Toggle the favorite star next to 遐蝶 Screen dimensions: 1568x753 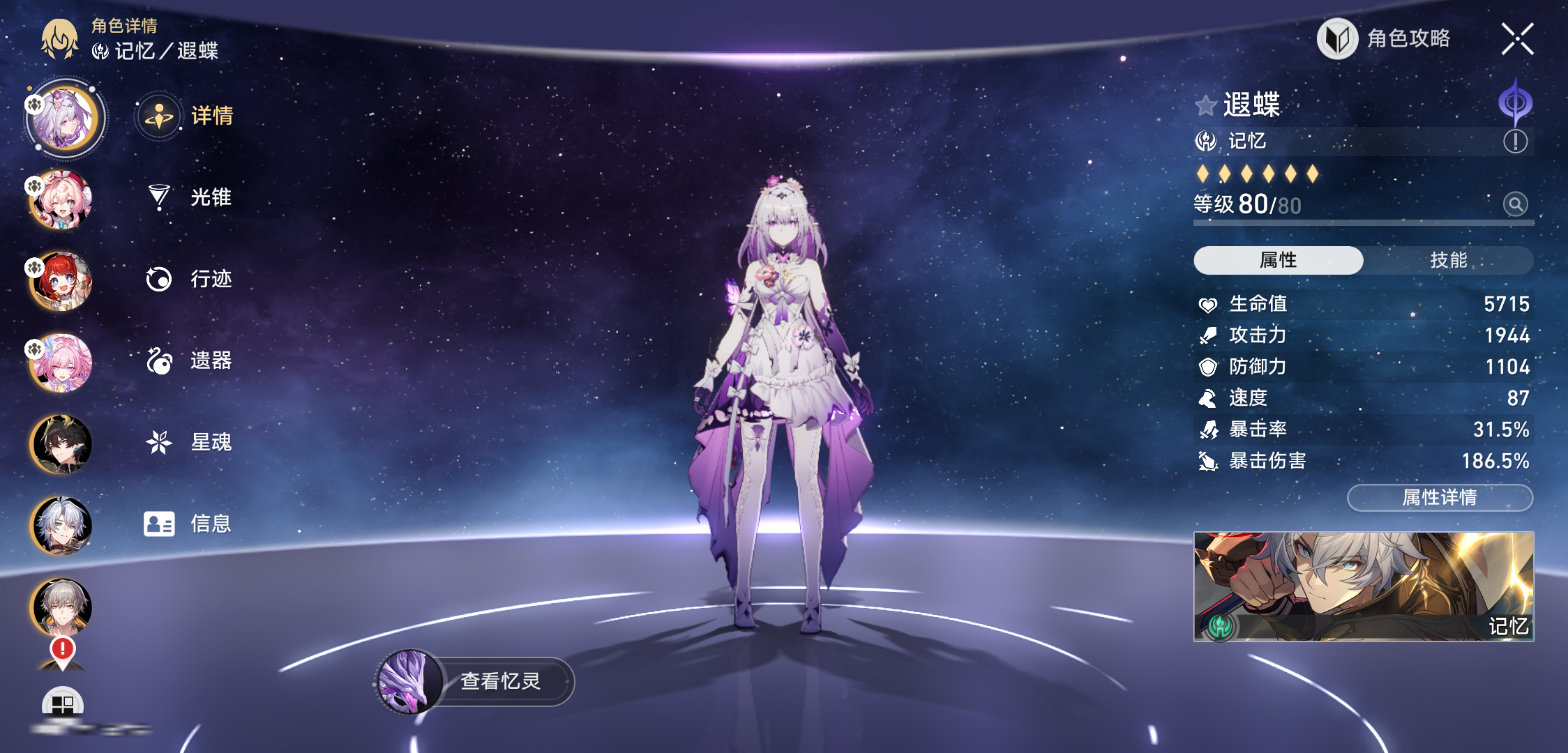[1205, 106]
